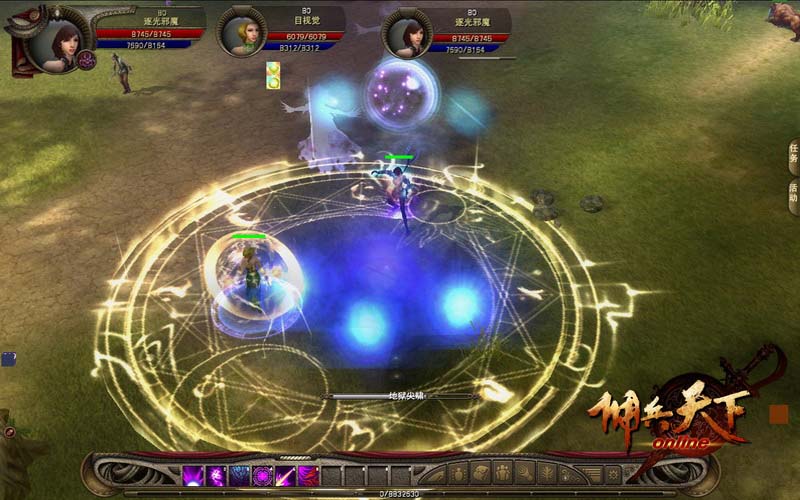The image size is (800, 500).
Task: Activate the red-purple claw skill
Action: [x=308, y=476]
